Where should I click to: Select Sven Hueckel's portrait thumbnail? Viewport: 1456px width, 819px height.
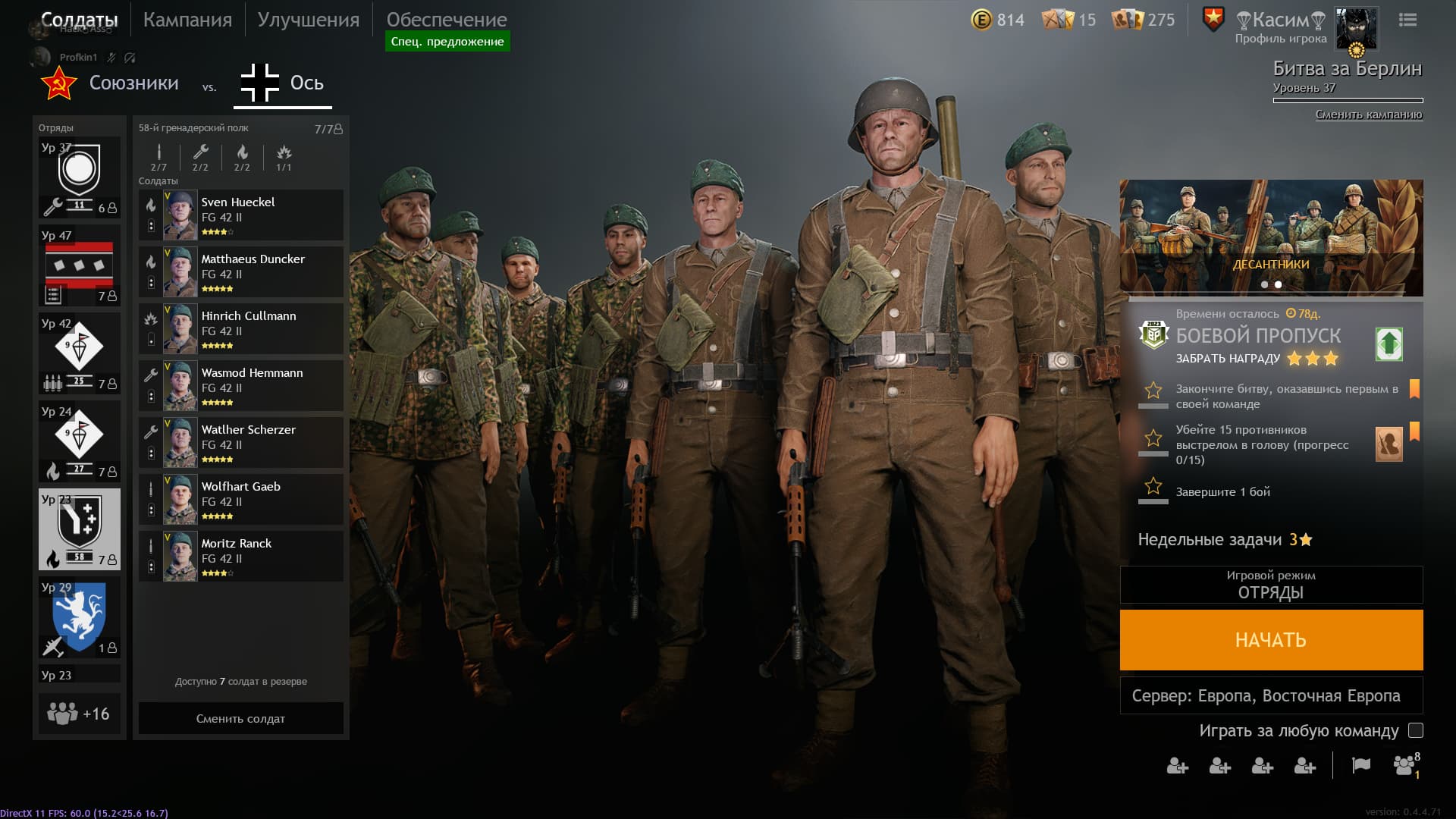[x=179, y=215]
